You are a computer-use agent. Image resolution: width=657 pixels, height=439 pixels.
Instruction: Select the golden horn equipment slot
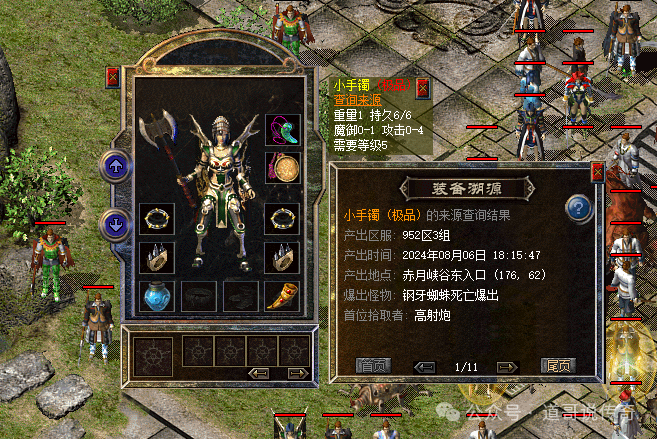click(281, 295)
